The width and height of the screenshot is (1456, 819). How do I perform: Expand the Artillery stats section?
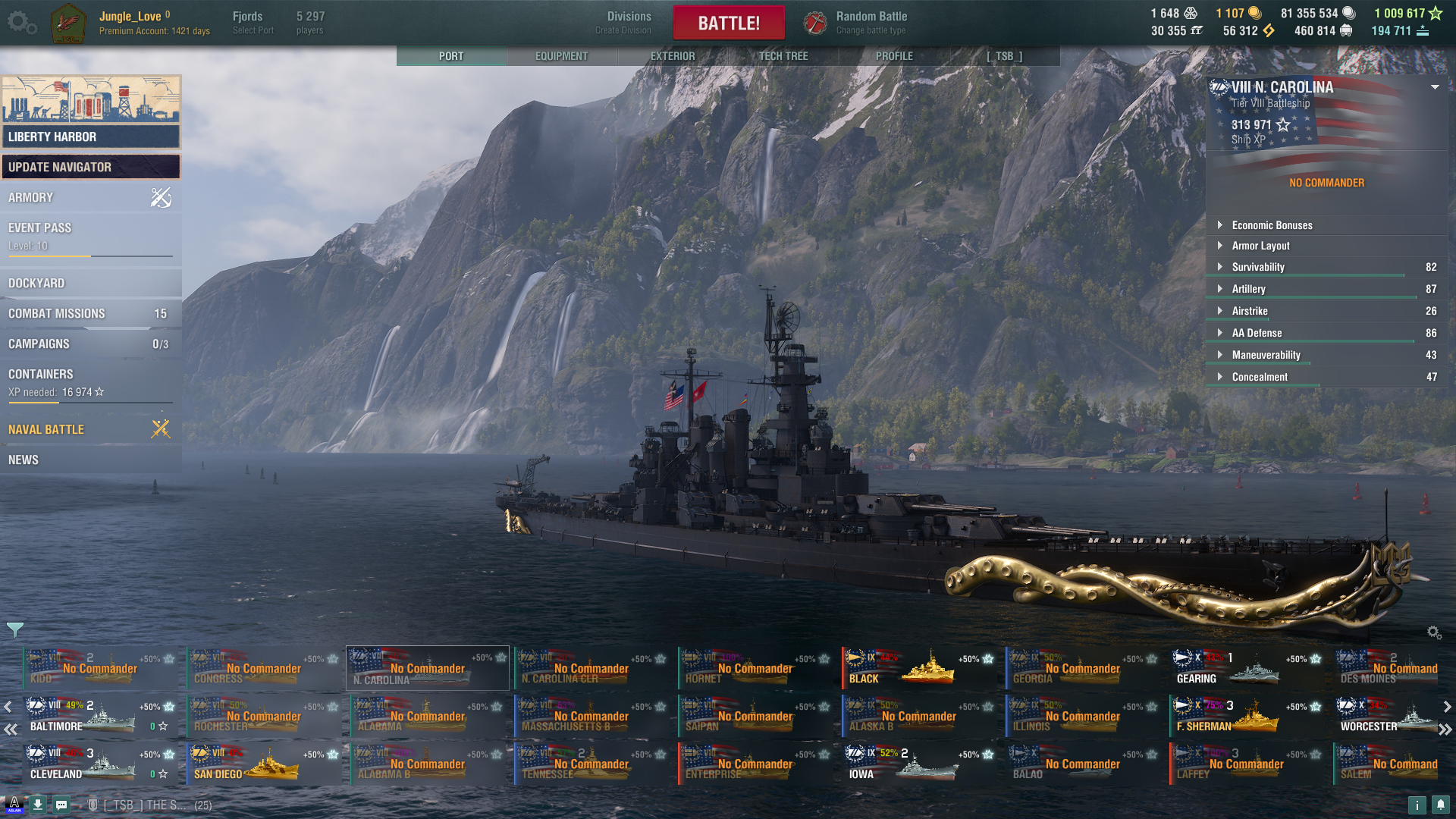(1248, 289)
